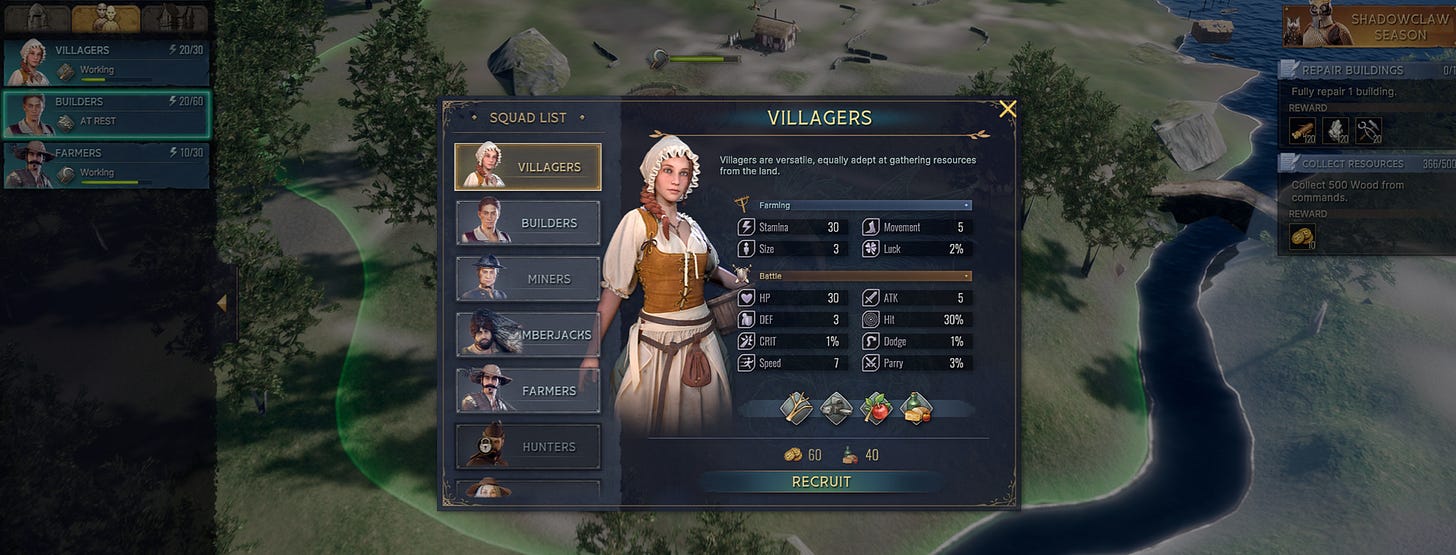Click the side panel collapse arrow
Screen dimensions: 1456x555
222,302
